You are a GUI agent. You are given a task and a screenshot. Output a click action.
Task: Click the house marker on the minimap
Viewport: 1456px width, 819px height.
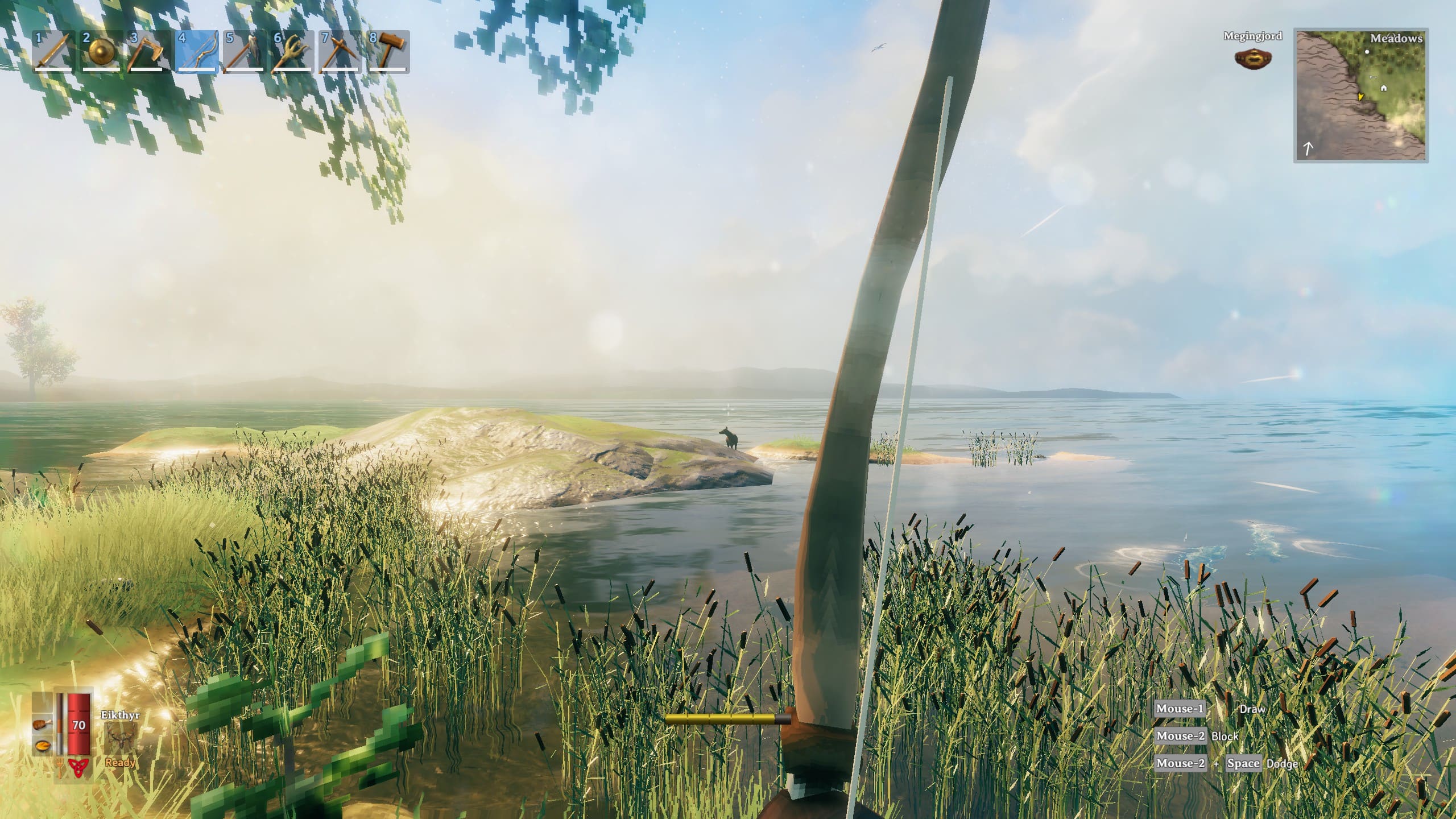tap(1384, 88)
